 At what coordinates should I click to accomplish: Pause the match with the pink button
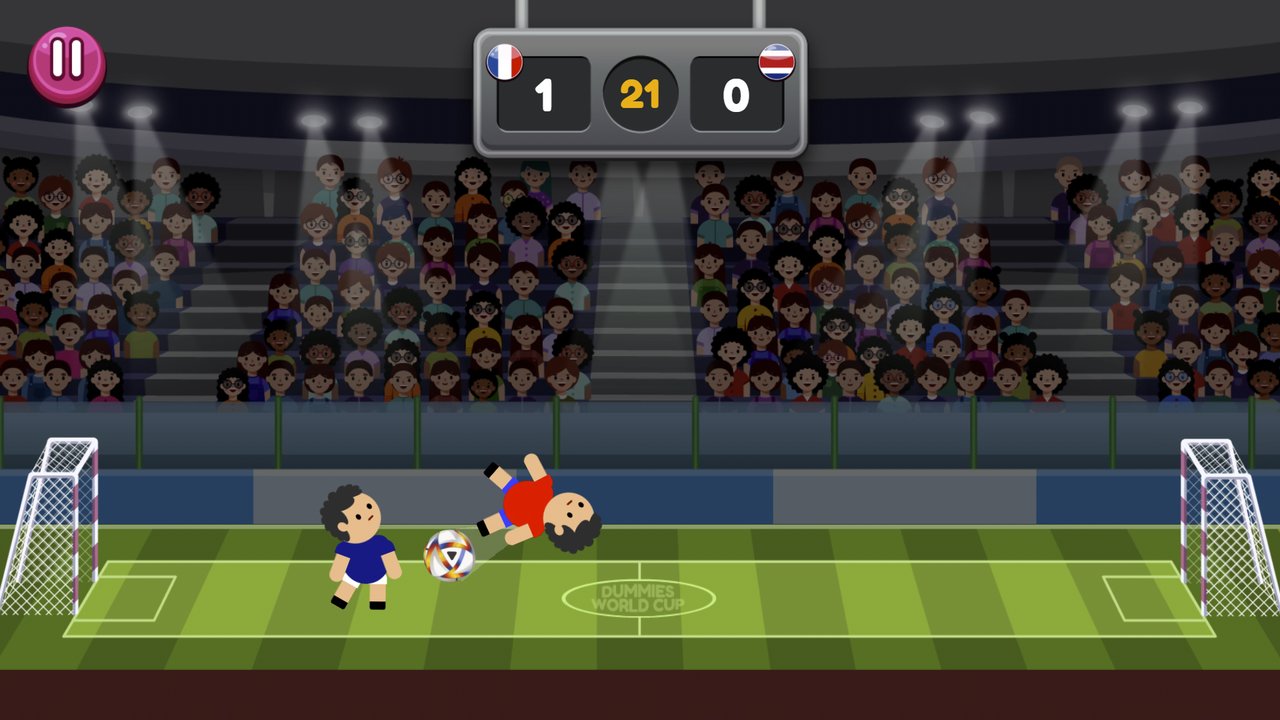coord(67,63)
